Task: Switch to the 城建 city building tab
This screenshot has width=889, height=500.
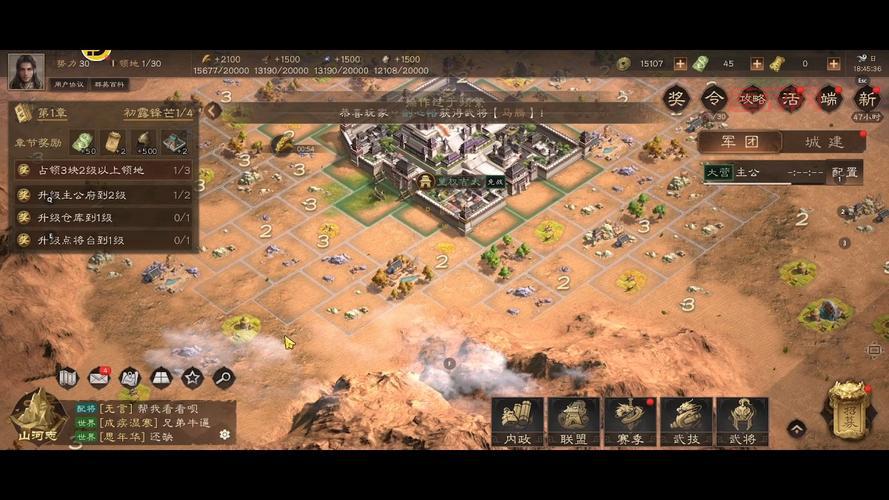Action: point(824,142)
